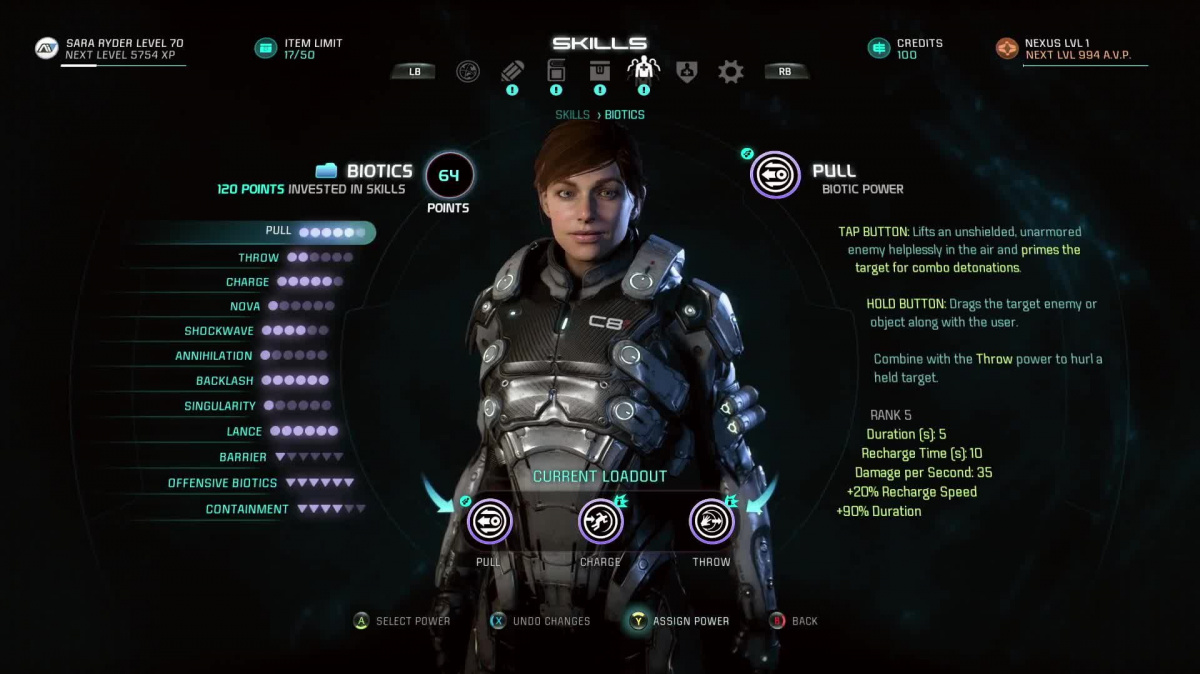The image size is (1200, 674).
Task: Select the Backlash skill
Action: pyautogui.click(x=225, y=381)
